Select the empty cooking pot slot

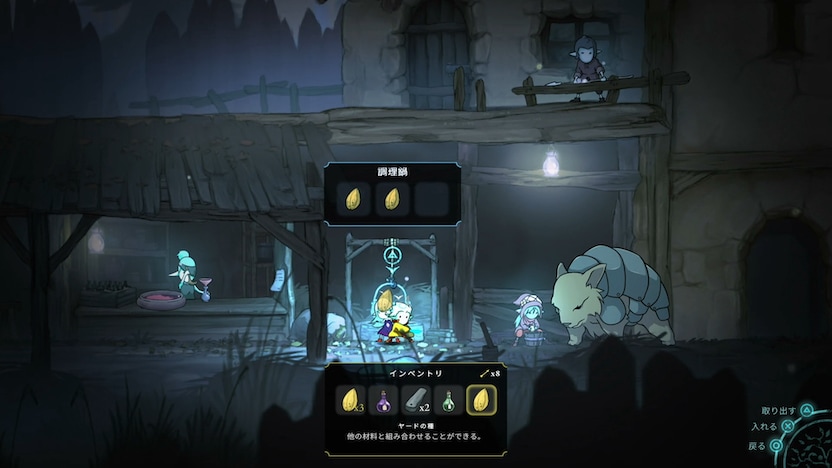click(x=432, y=199)
